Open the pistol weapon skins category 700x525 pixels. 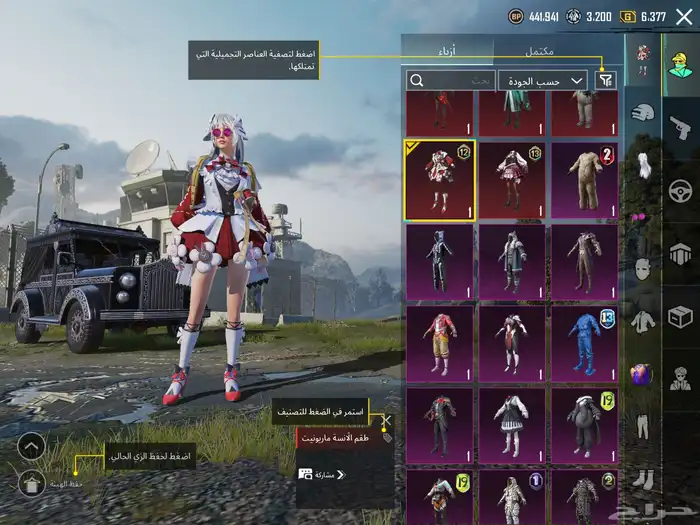pos(680,126)
